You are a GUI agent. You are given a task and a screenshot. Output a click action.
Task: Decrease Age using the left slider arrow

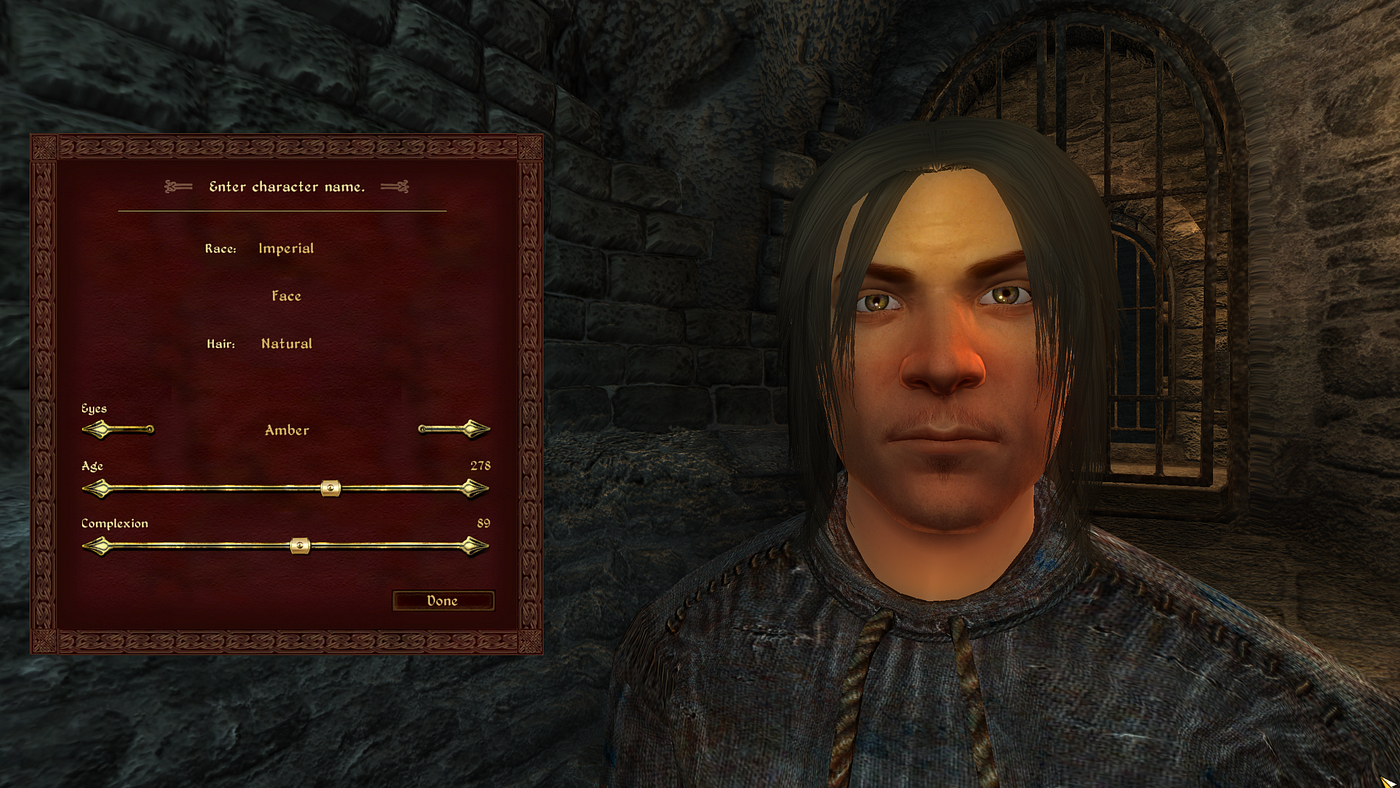pos(97,488)
